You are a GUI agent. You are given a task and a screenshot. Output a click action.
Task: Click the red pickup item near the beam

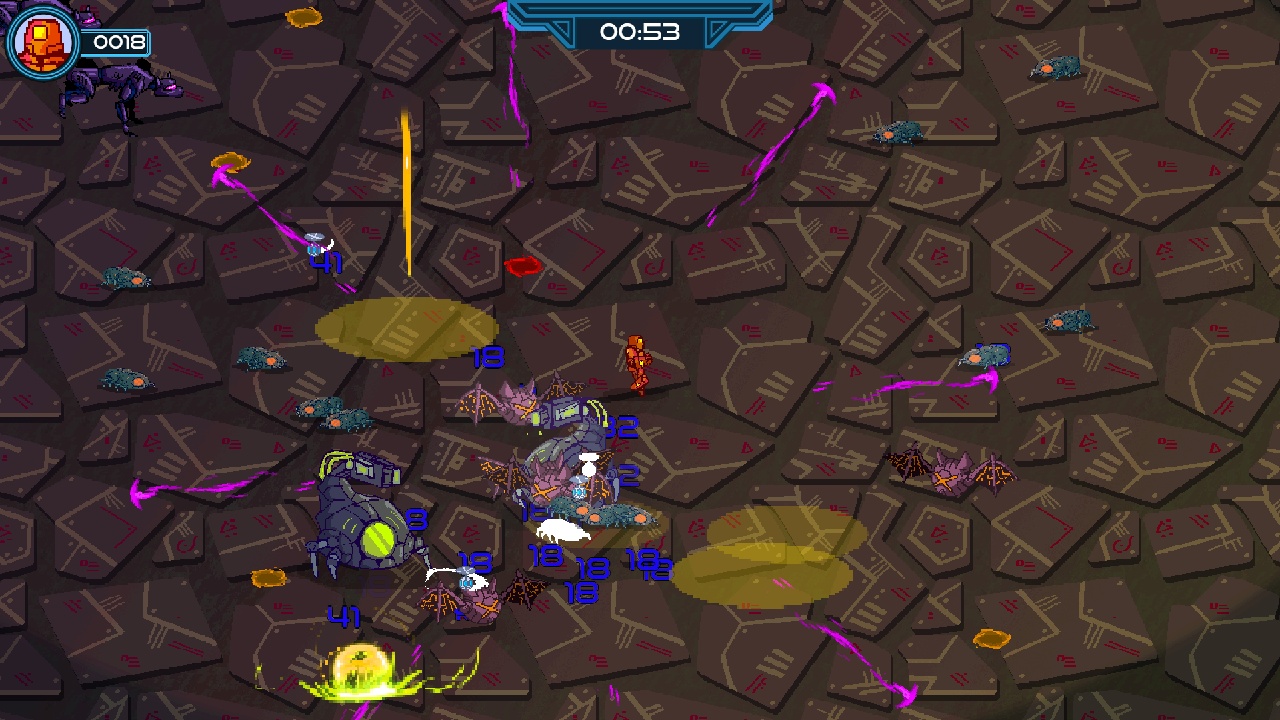click(525, 265)
